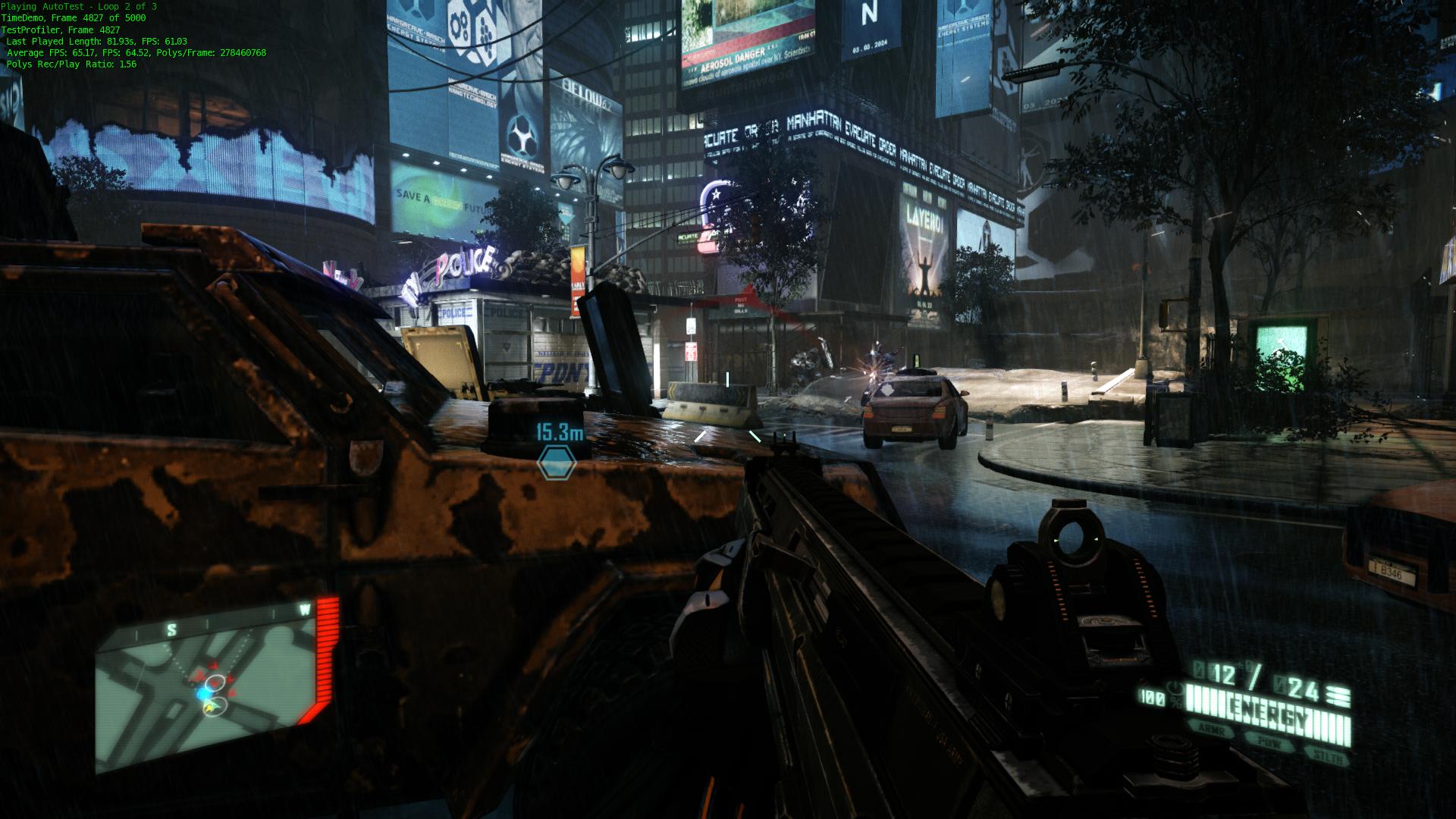
Task: Activate the POW nanosuit mode indicator
Action: point(1269,744)
